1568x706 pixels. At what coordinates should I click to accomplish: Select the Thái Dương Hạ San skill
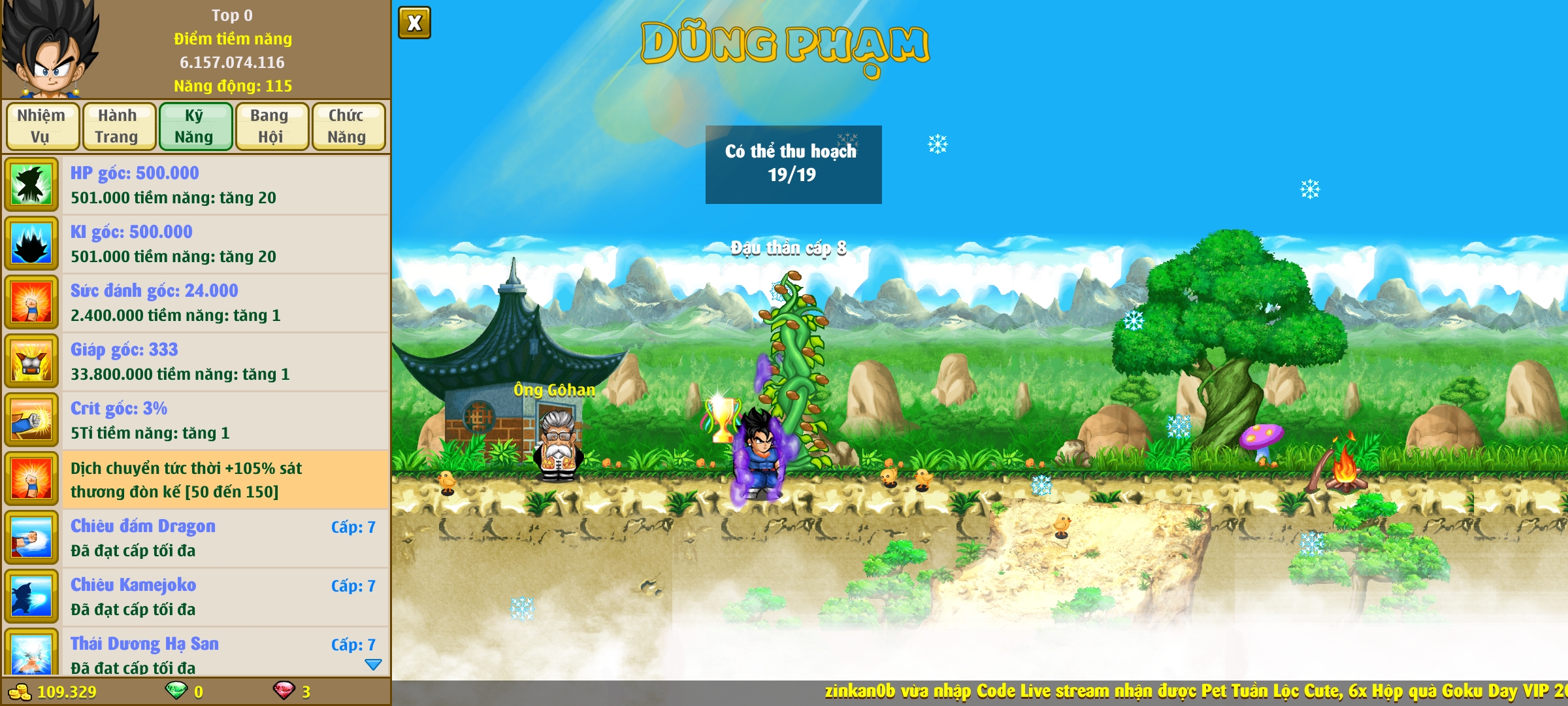click(x=196, y=654)
